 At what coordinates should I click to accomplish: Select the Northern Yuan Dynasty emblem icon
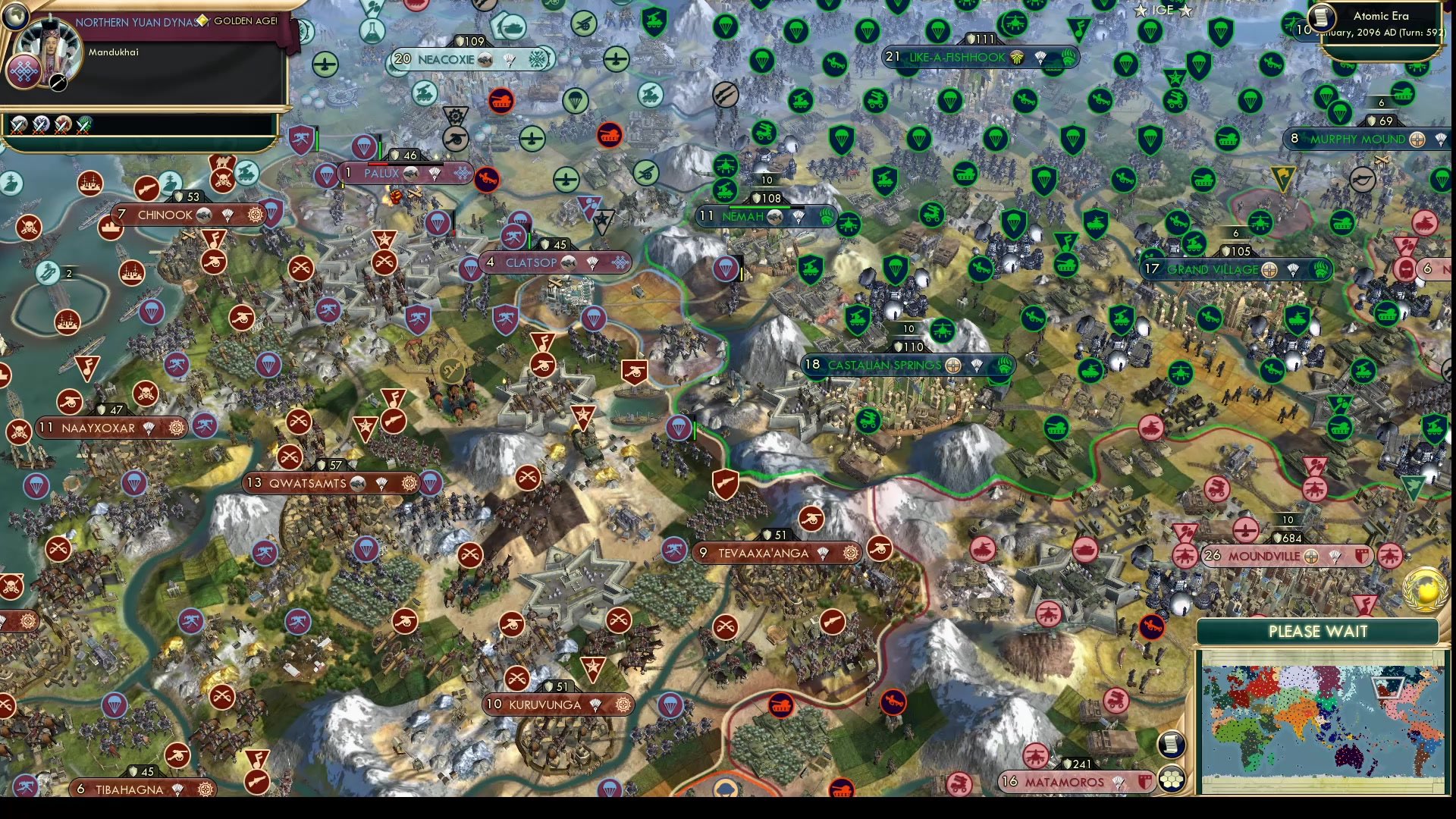[x=24, y=72]
